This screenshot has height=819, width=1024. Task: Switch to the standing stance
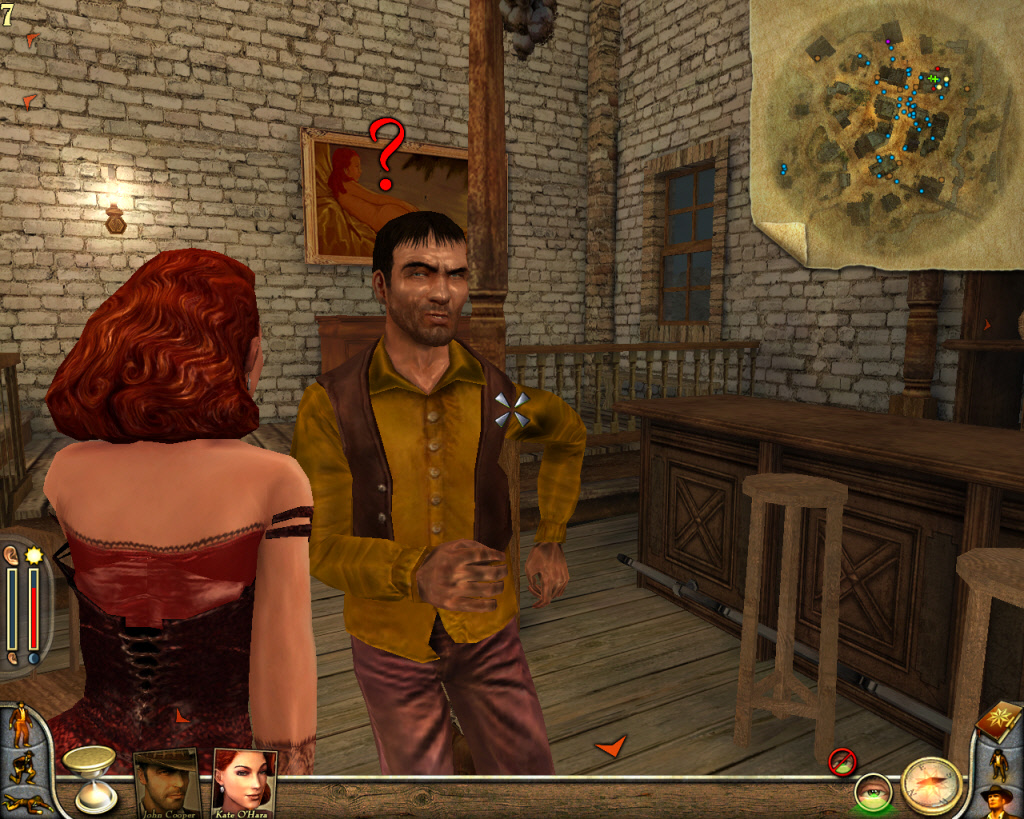tap(21, 725)
